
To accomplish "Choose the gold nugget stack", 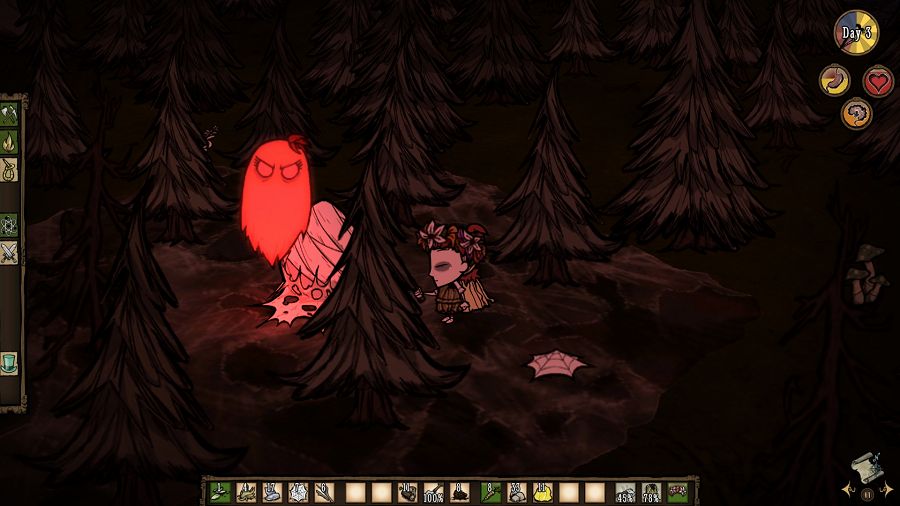I will [x=543, y=492].
